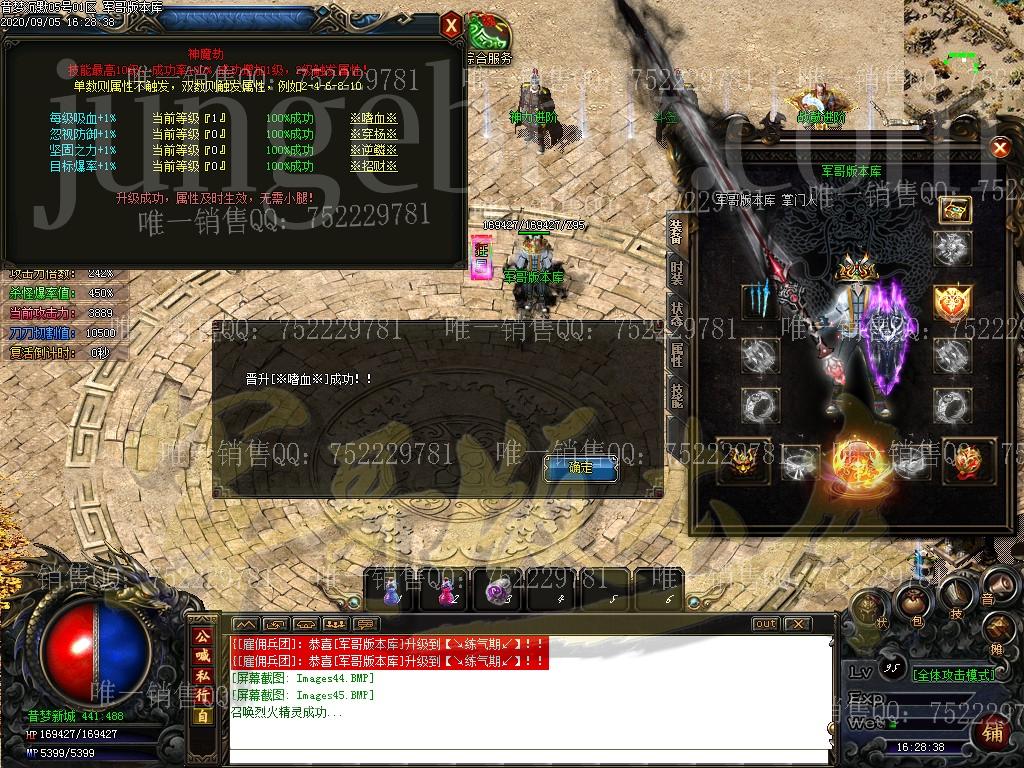The width and height of the screenshot is (1024, 768).
Task: Open the bag with the 包 button
Action: pos(912,603)
